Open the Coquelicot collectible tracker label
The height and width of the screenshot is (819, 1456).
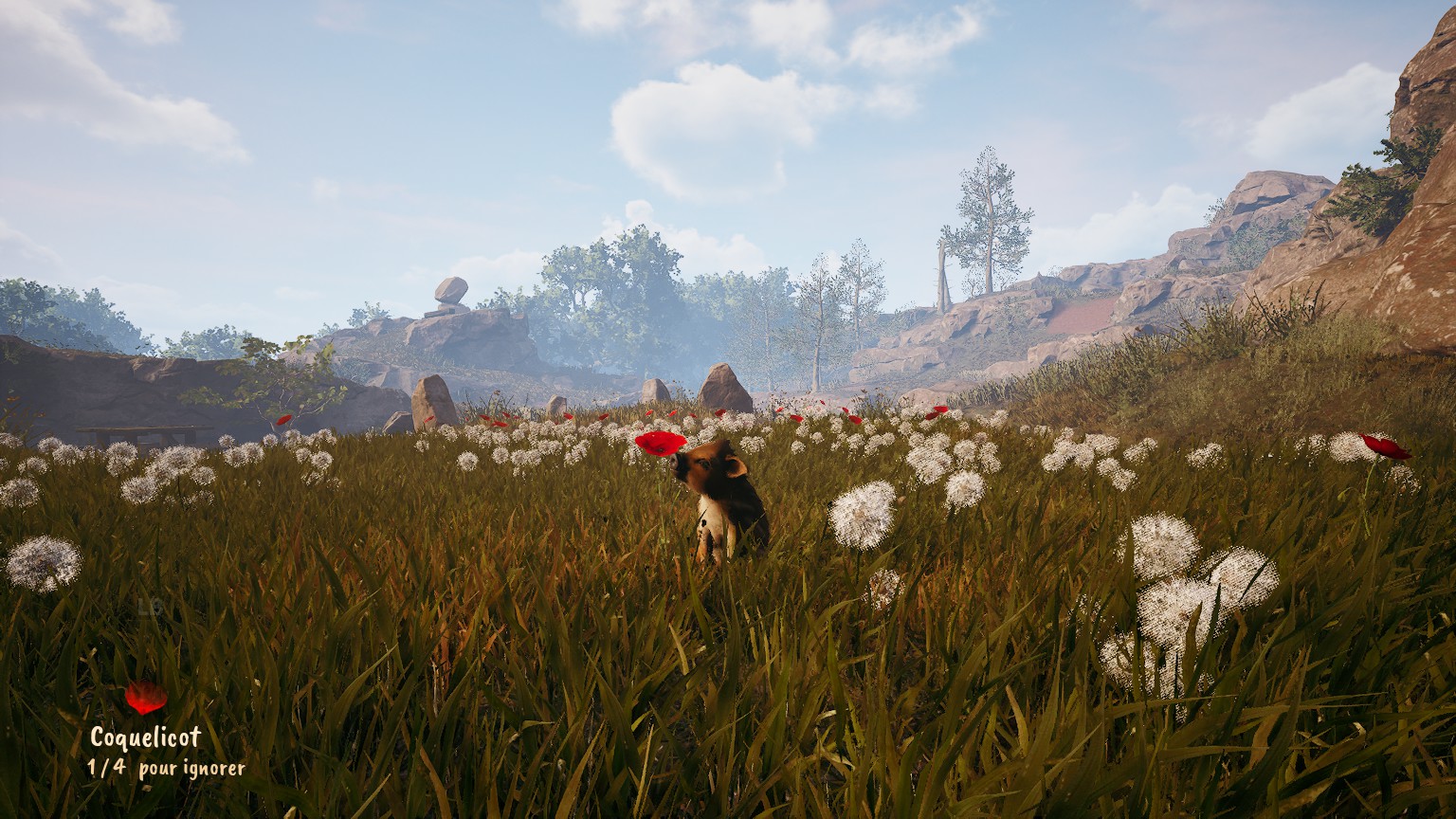[145, 737]
